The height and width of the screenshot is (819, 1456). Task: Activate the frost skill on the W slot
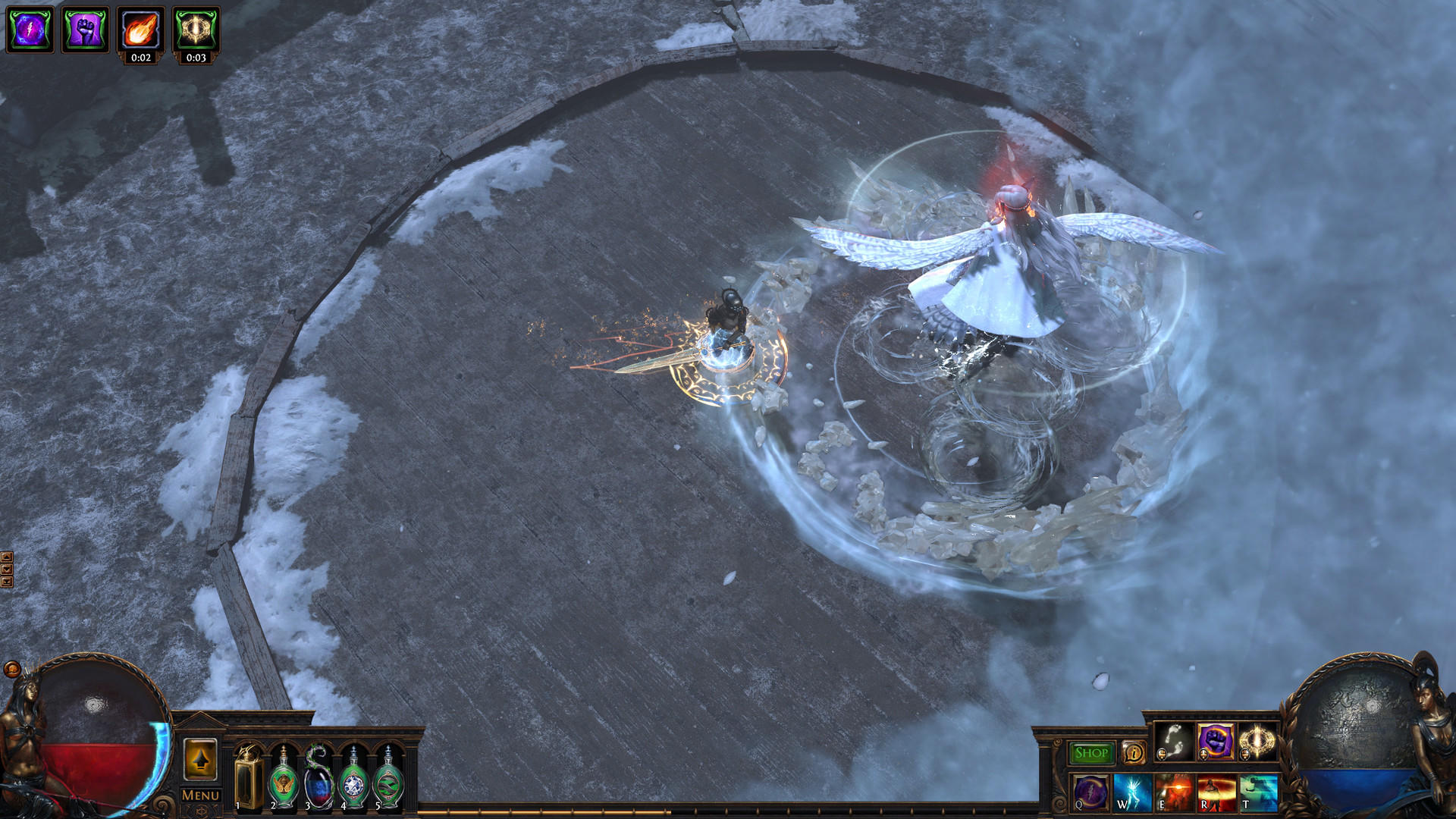(x=1131, y=795)
